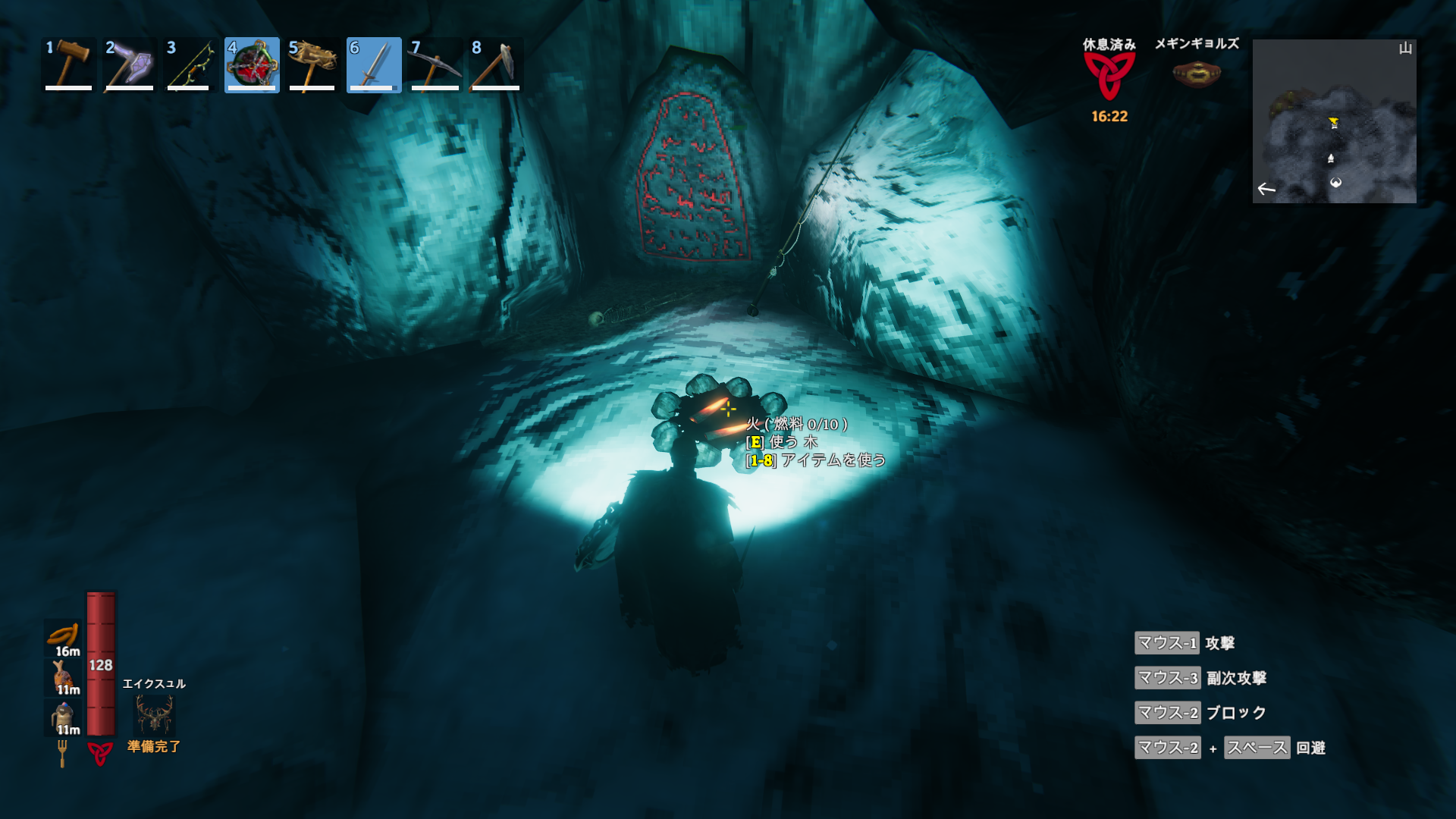Activate the Eikthyr forsaken power icon

(x=155, y=714)
